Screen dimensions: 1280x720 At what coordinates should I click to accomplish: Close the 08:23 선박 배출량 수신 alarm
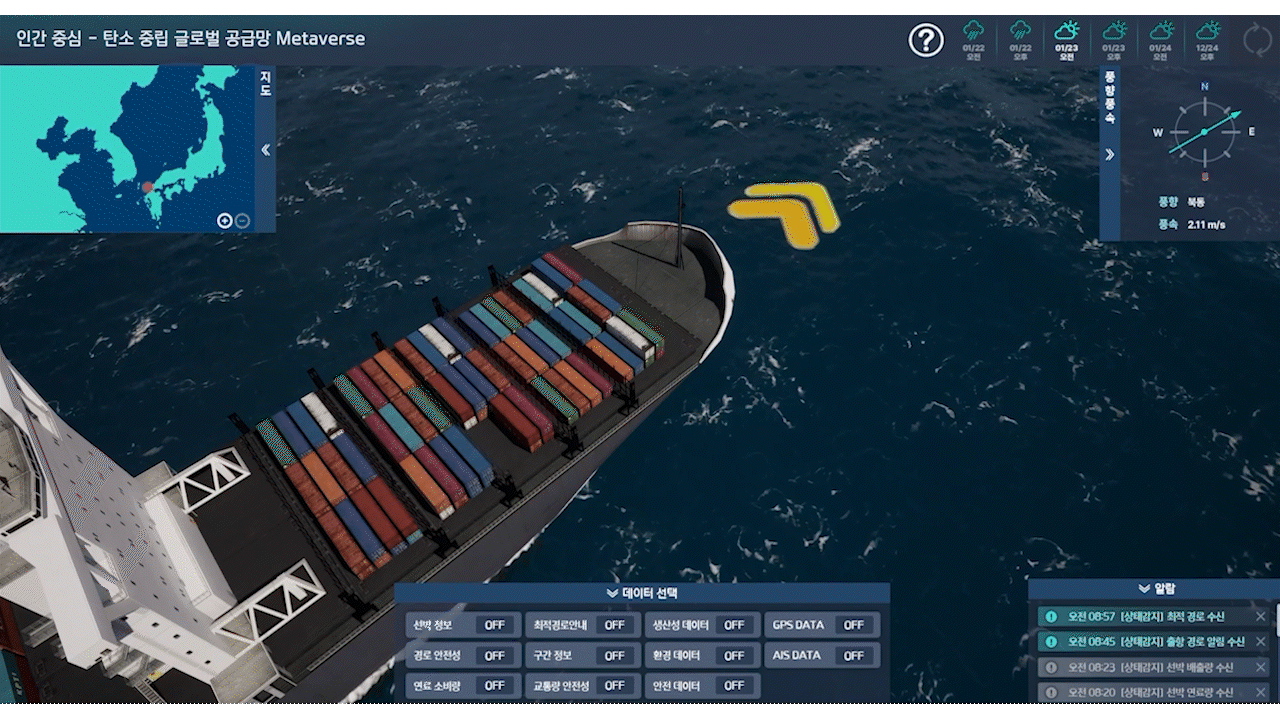point(1260,667)
